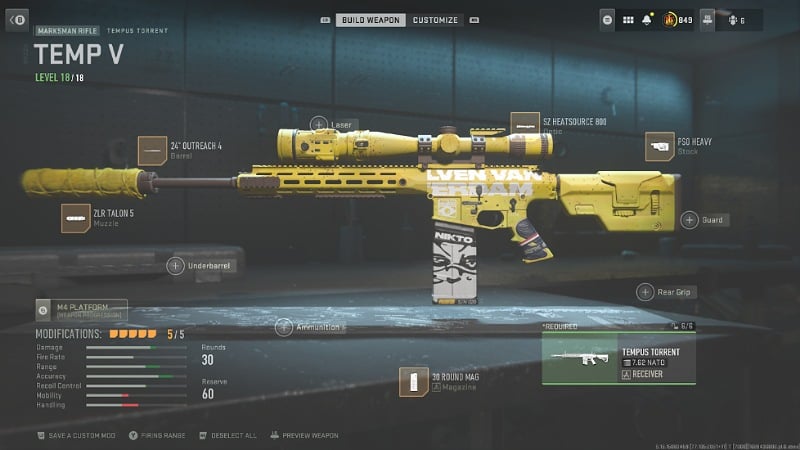The image size is (800, 450).
Task: Add an Ammunition attachment
Action: pos(284,327)
